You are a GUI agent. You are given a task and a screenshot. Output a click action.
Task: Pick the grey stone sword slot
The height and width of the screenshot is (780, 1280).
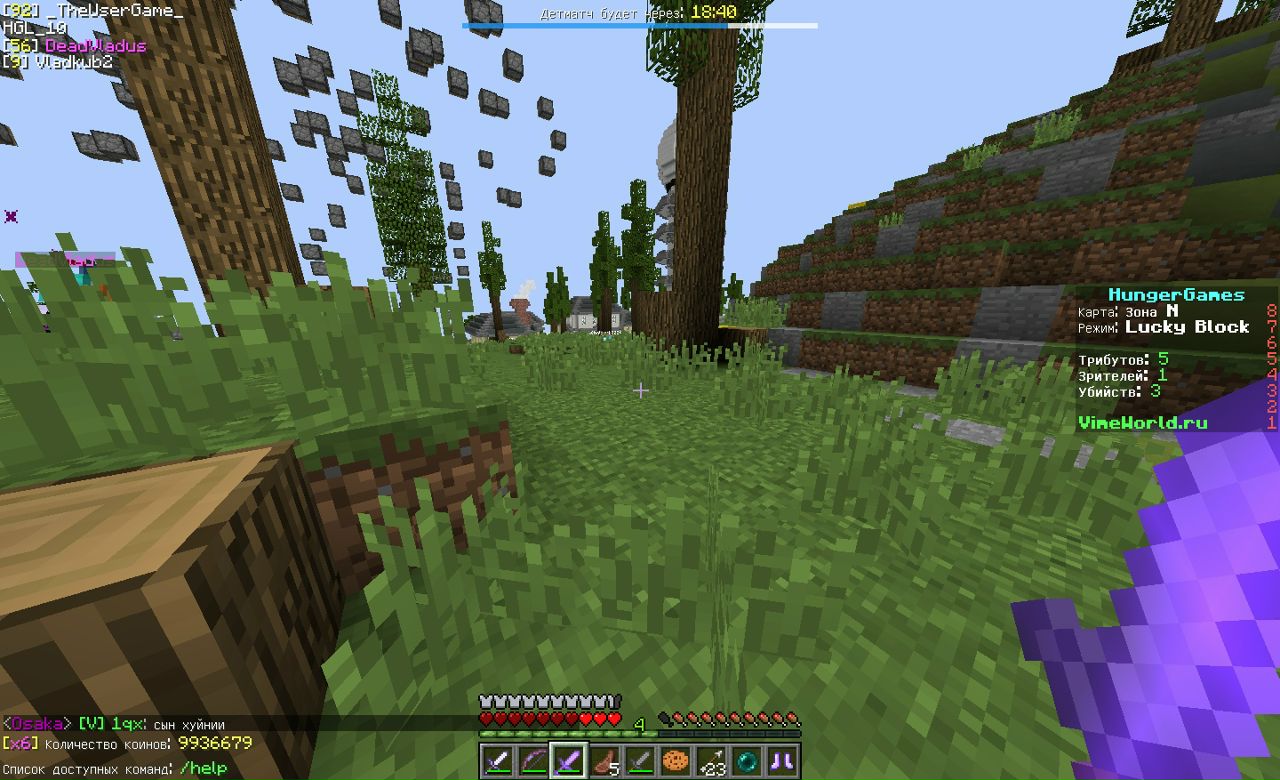(640, 760)
